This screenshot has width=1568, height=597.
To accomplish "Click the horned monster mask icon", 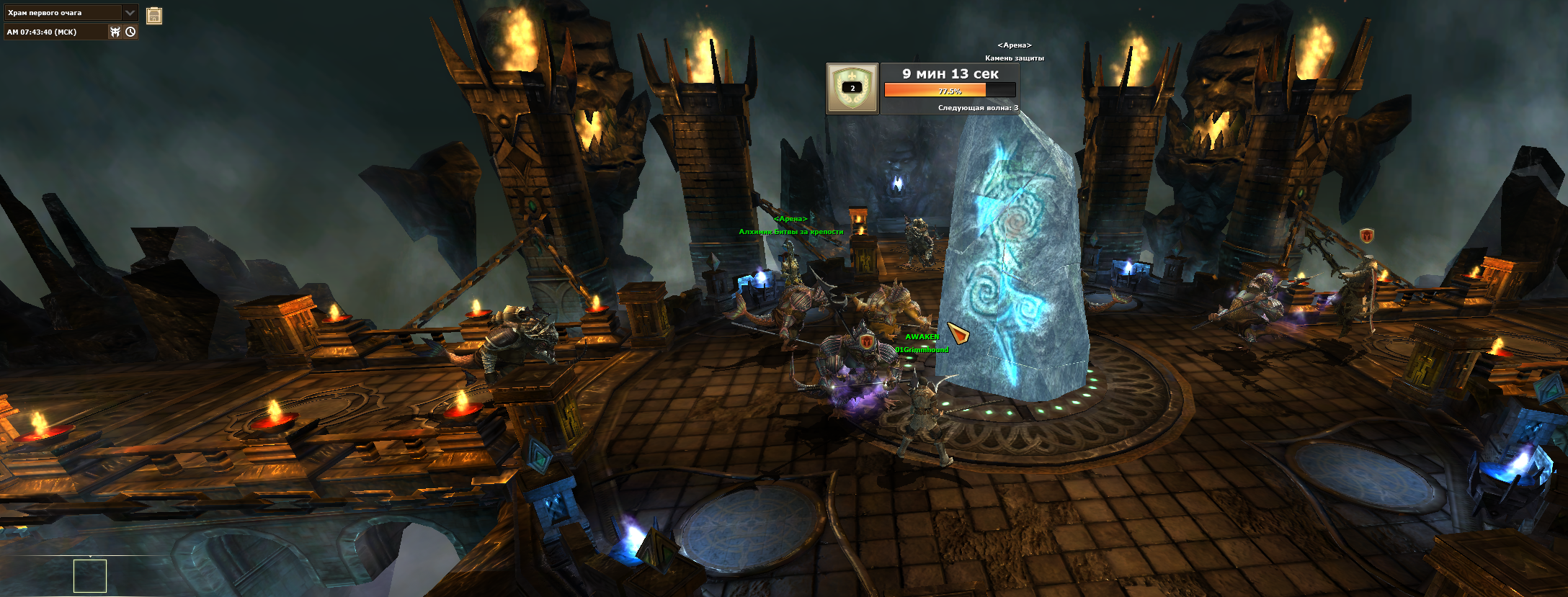I will pyautogui.click(x=115, y=32).
